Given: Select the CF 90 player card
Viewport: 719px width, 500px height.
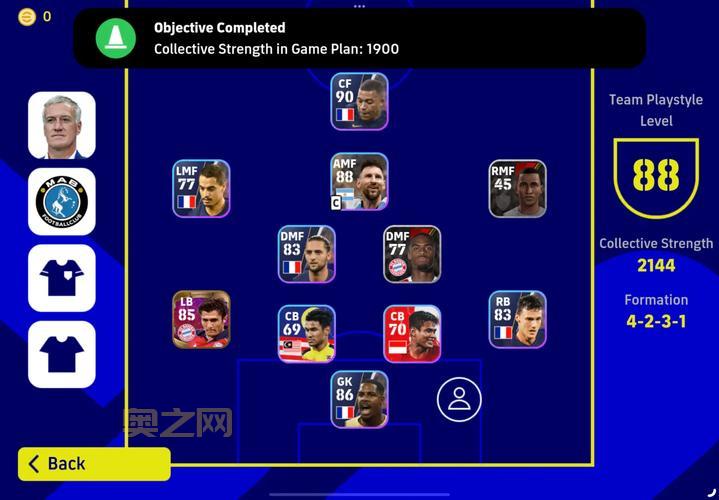Looking at the screenshot, I should pyautogui.click(x=359, y=101).
